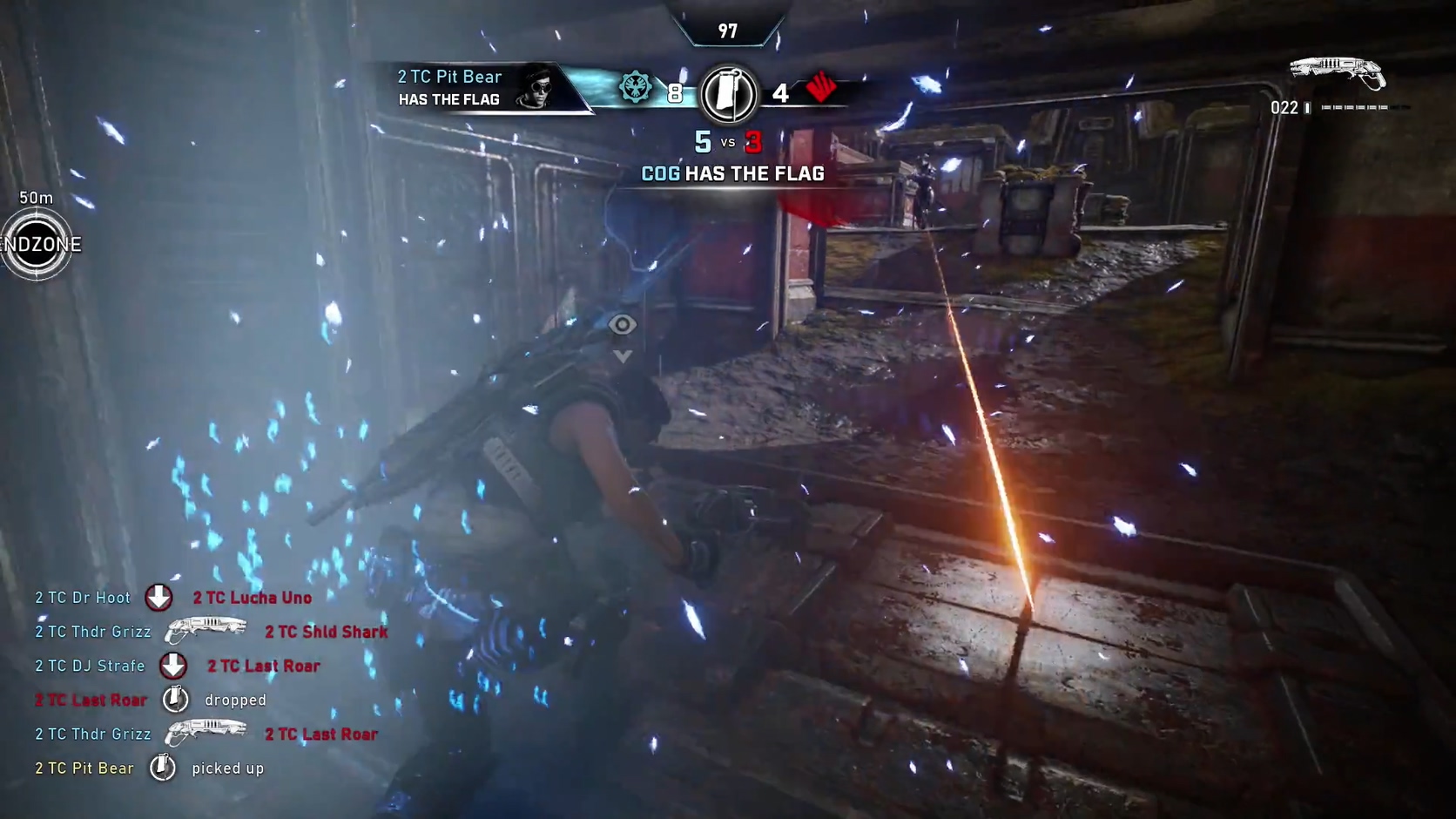Click the shotgun kill icon beside Thdr Grizz
This screenshot has height=819, width=1456.
click(x=207, y=629)
